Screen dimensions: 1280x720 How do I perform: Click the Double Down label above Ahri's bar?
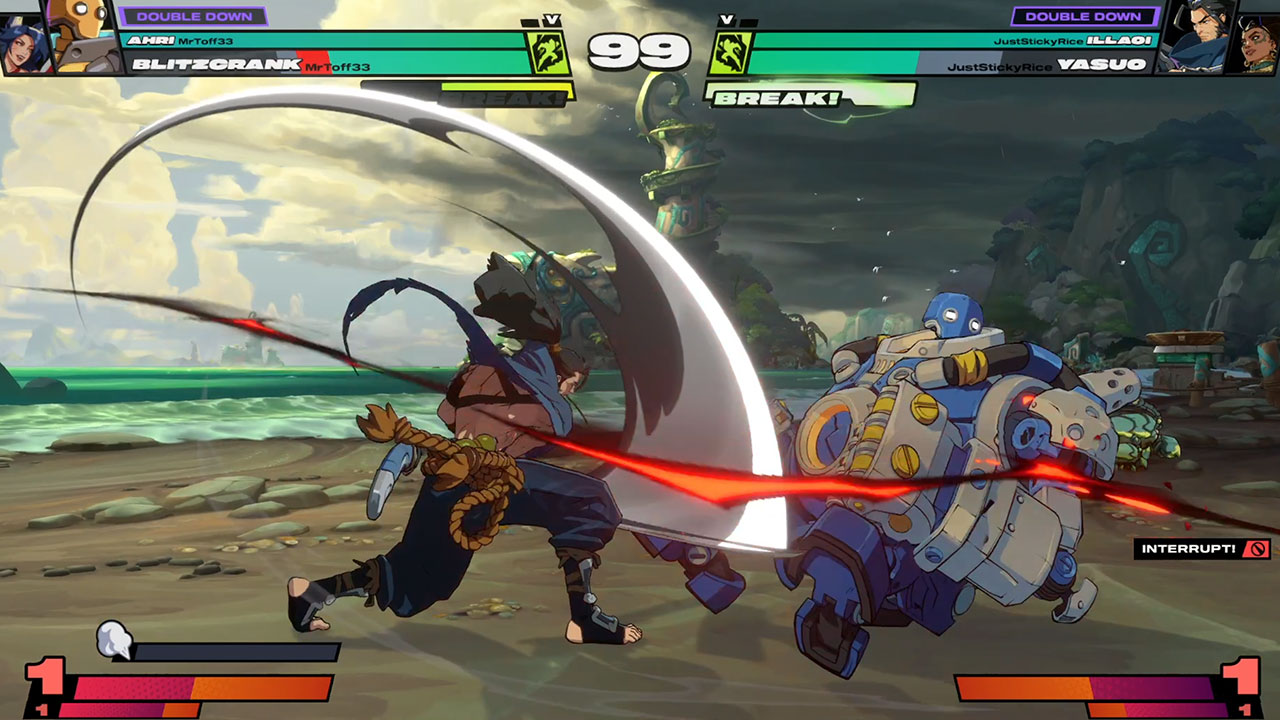[193, 16]
